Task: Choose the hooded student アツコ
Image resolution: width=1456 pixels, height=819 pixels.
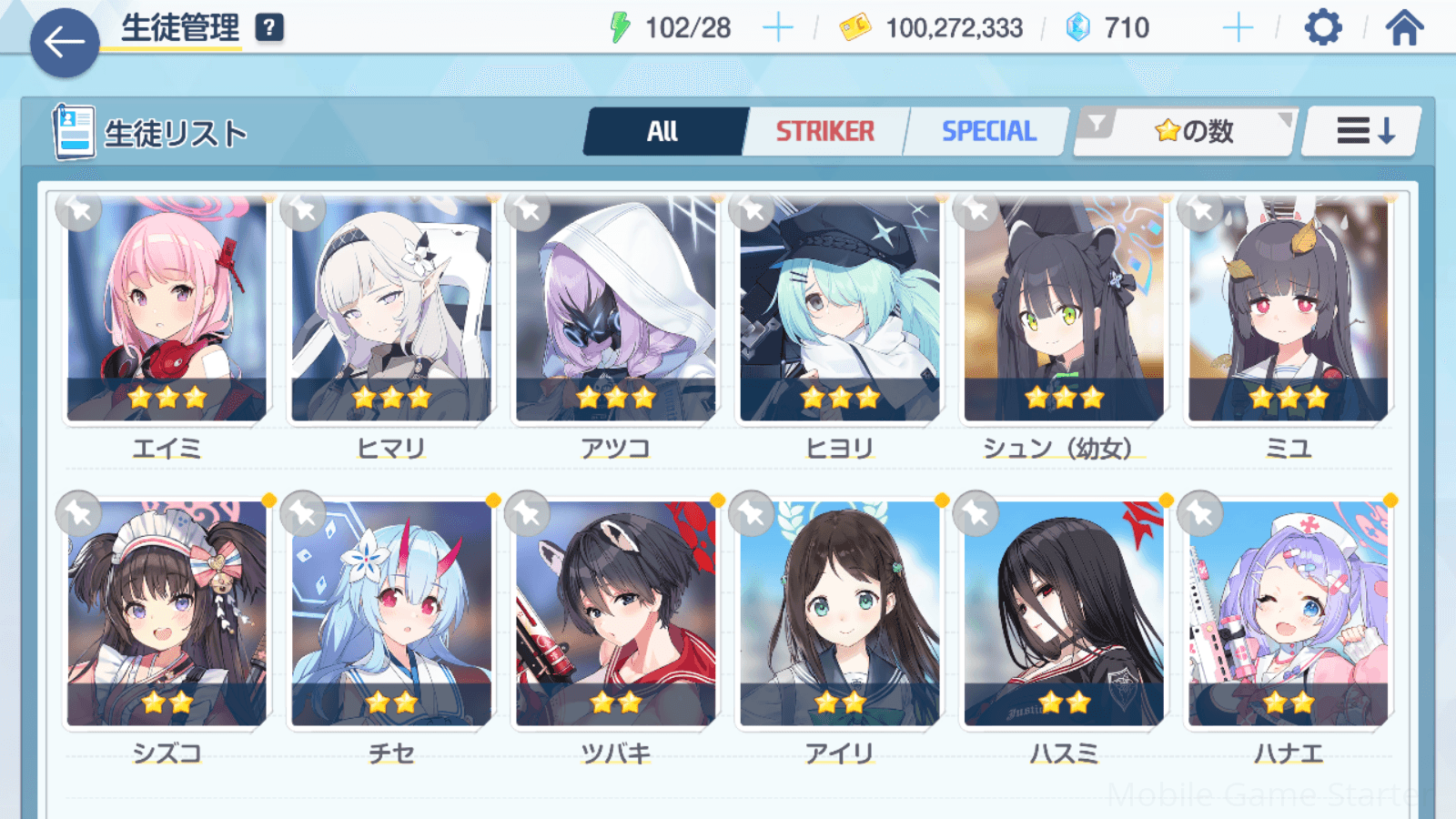Action: pos(615,309)
